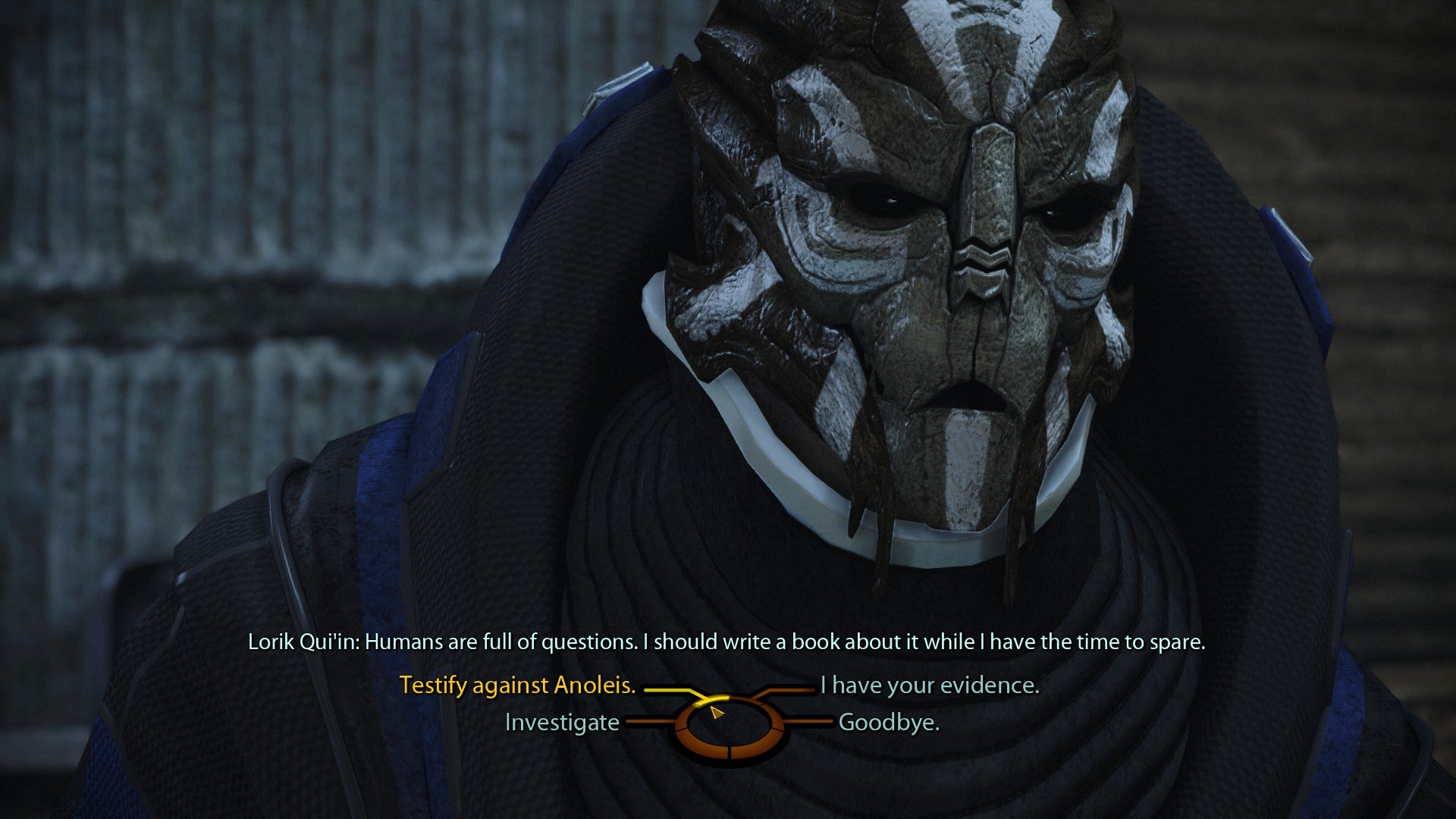Select the "I have your evidence." reply
The image size is (1456, 819).
pyautogui.click(x=930, y=686)
